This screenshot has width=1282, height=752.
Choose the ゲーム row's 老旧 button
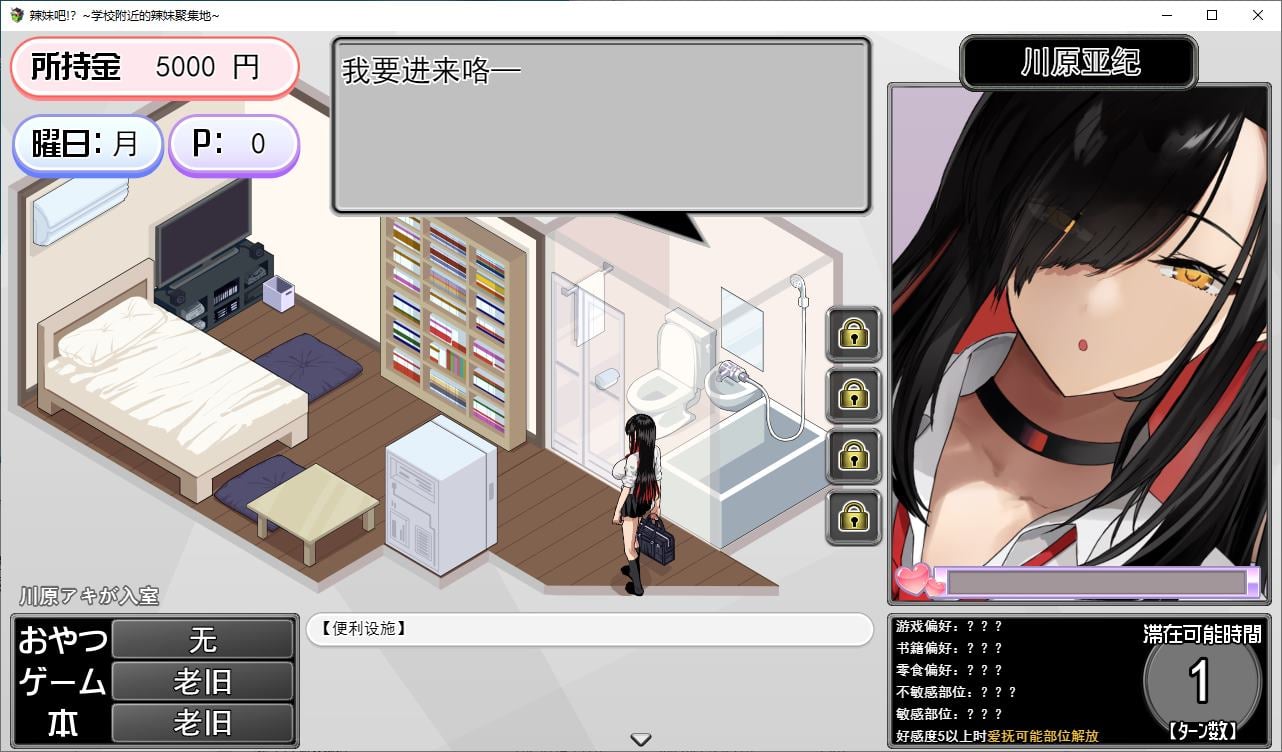coord(202,682)
